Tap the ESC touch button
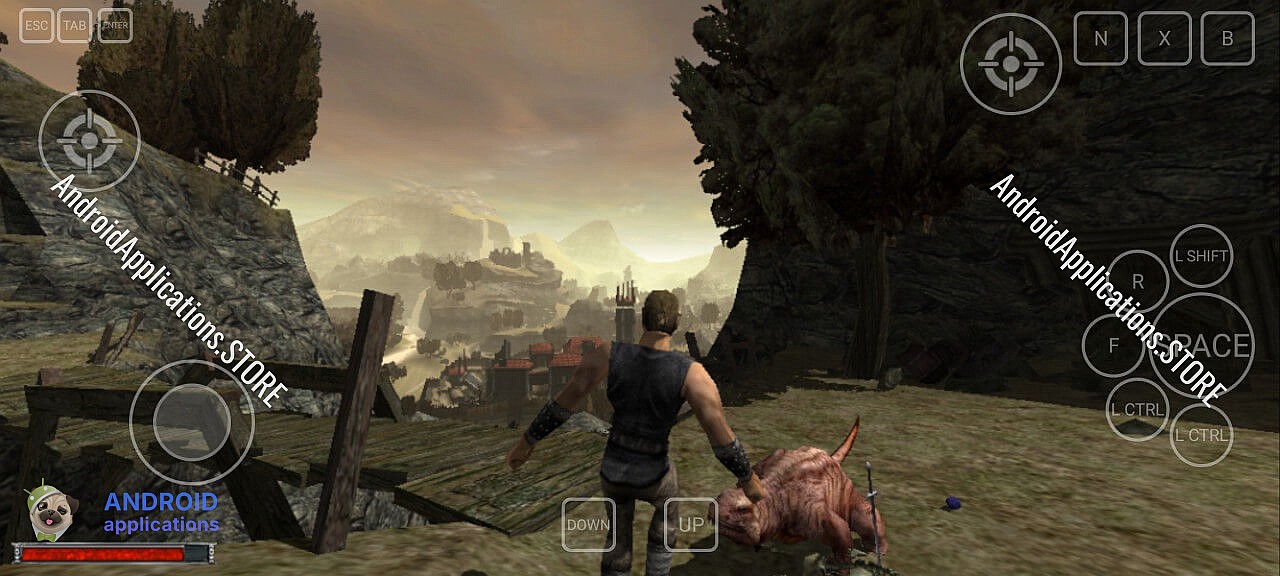The width and height of the screenshot is (1280, 576). [37, 25]
